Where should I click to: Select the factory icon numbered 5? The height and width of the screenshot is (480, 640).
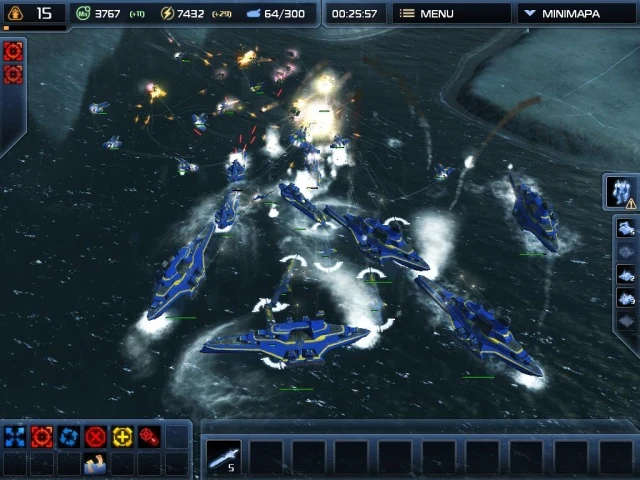pos(626,228)
